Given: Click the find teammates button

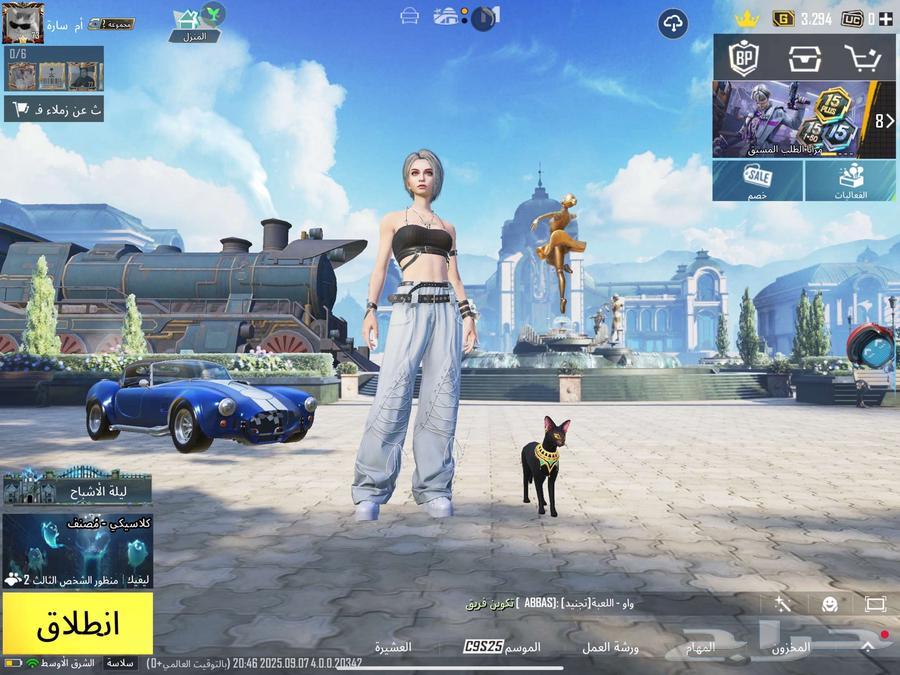Looking at the screenshot, I should (x=53, y=110).
